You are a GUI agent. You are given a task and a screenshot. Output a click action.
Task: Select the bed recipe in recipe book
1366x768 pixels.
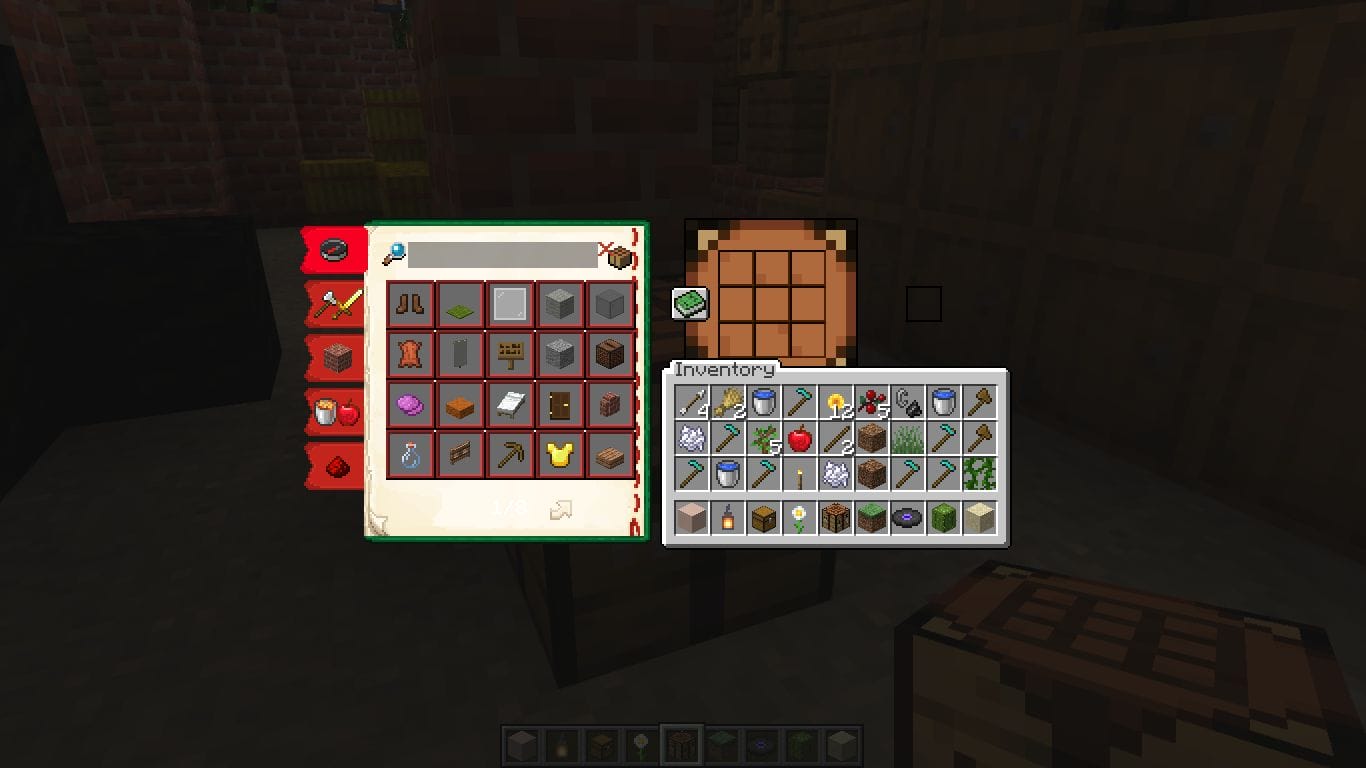(x=510, y=405)
